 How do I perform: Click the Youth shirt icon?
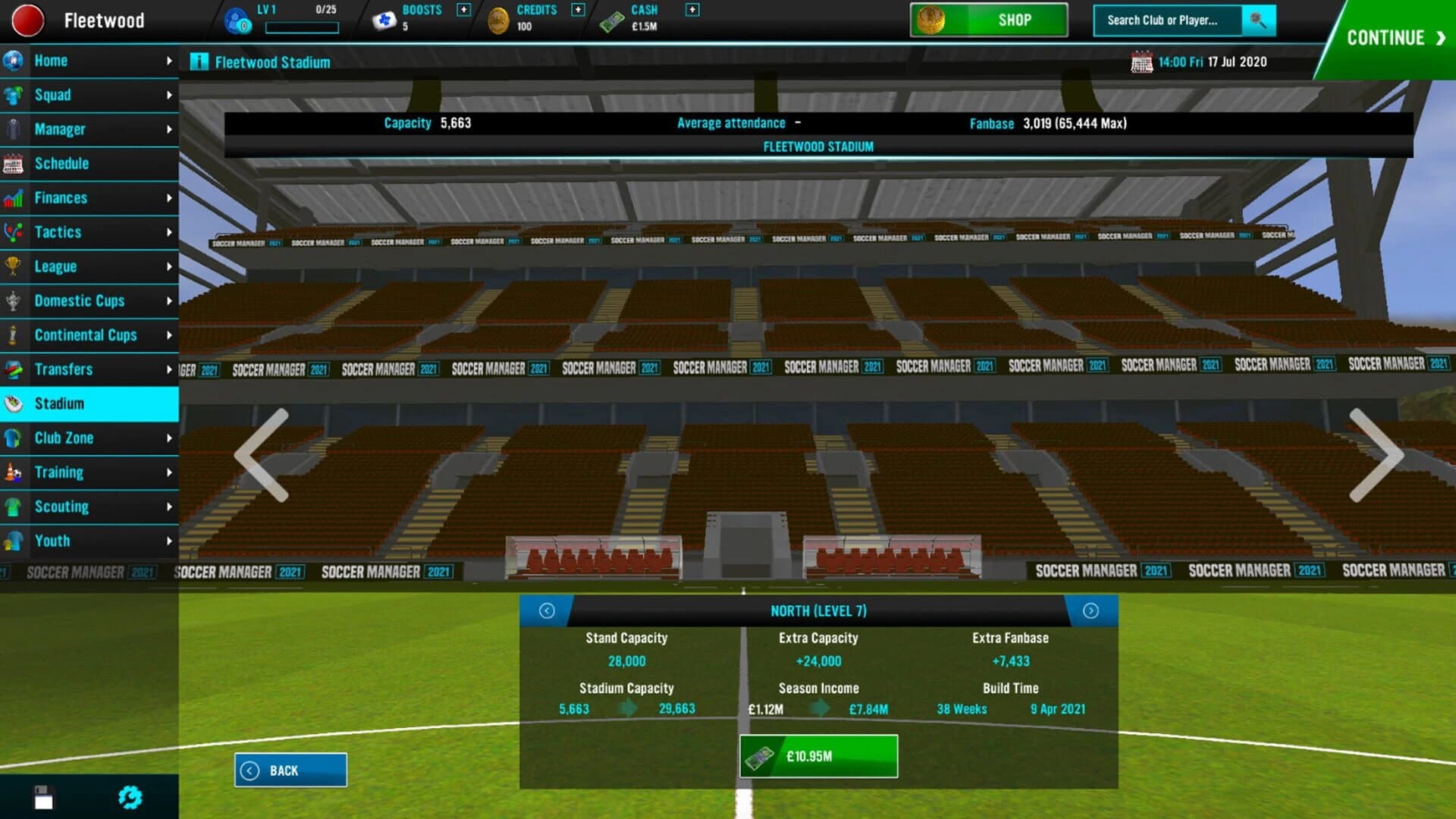coord(13,541)
